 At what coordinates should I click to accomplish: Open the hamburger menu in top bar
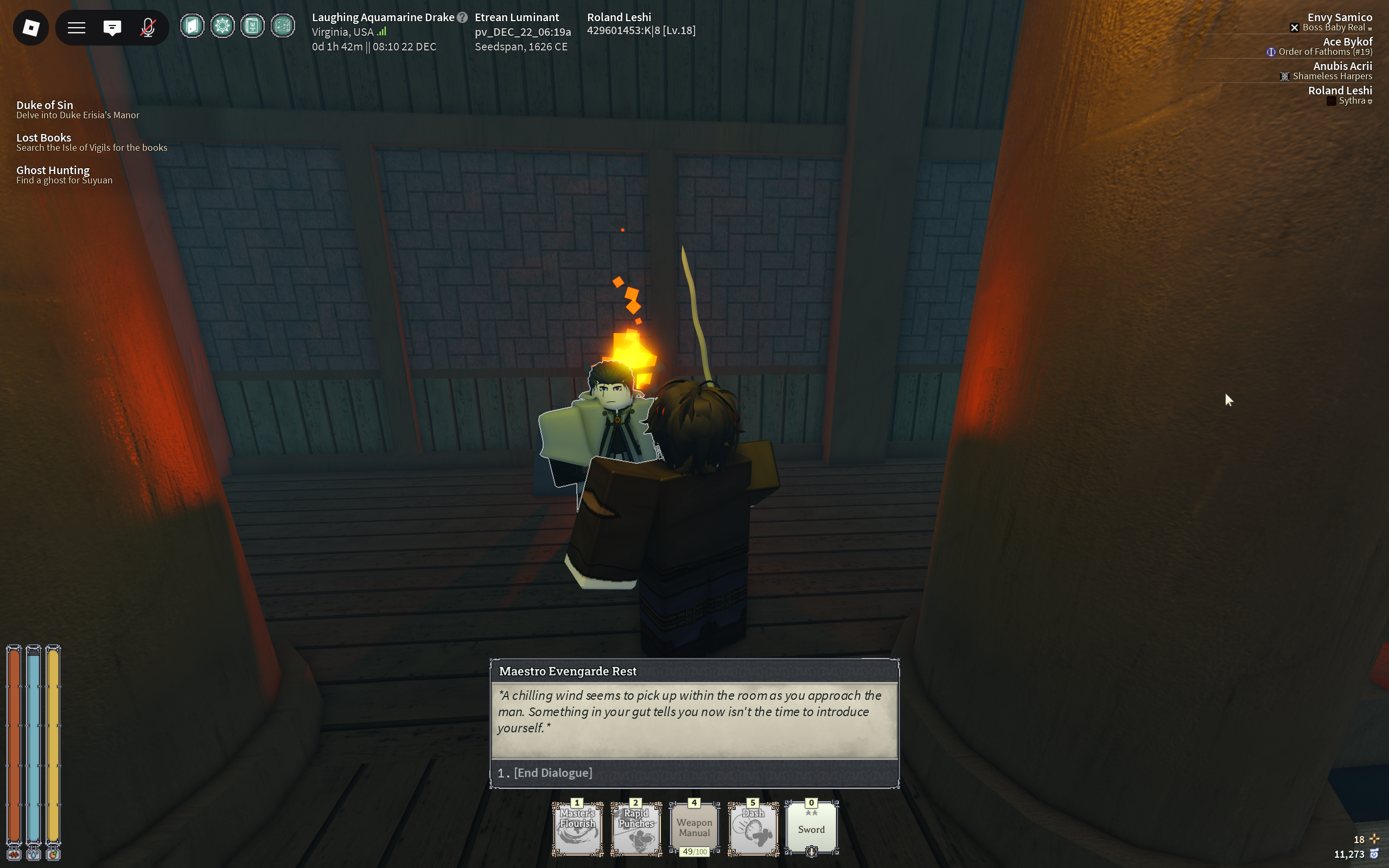point(77,28)
